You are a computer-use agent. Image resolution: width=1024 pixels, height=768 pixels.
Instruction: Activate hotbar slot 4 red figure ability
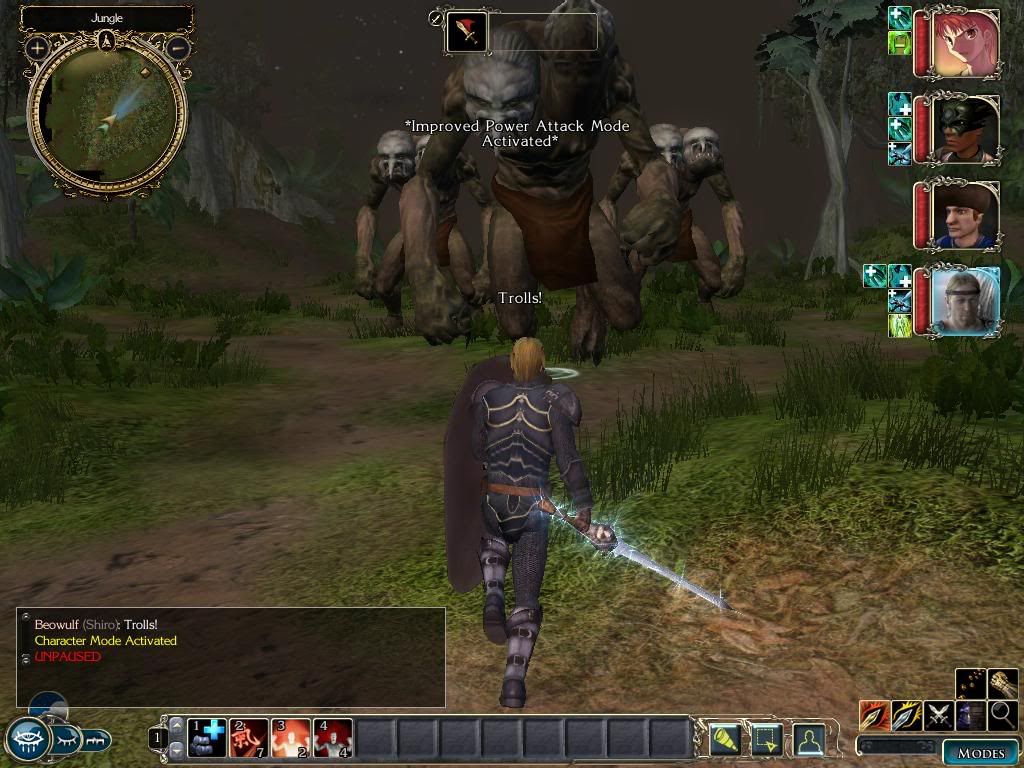click(x=333, y=738)
